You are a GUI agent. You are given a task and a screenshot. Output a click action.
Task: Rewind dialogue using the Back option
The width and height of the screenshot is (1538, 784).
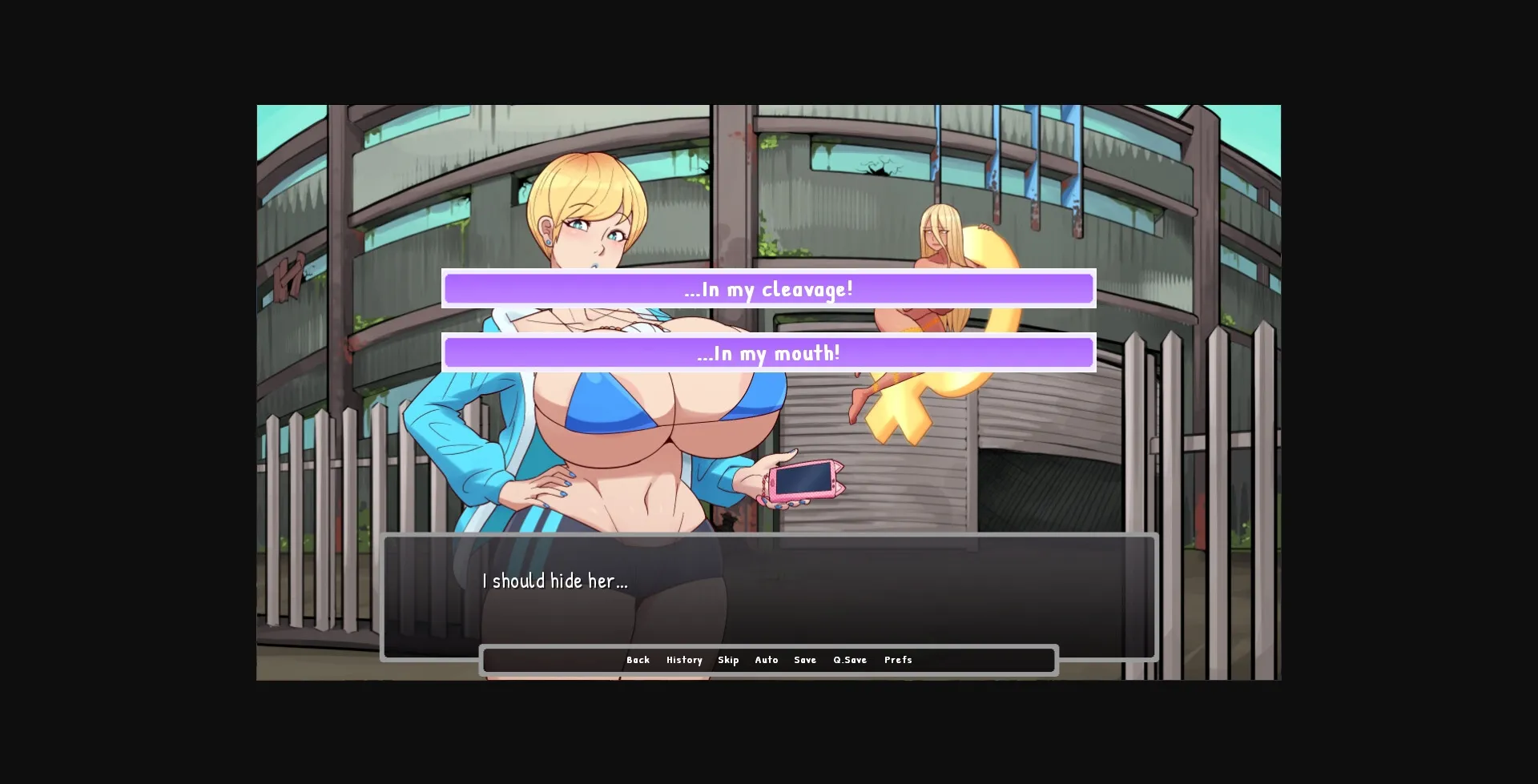pyautogui.click(x=638, y=660)
